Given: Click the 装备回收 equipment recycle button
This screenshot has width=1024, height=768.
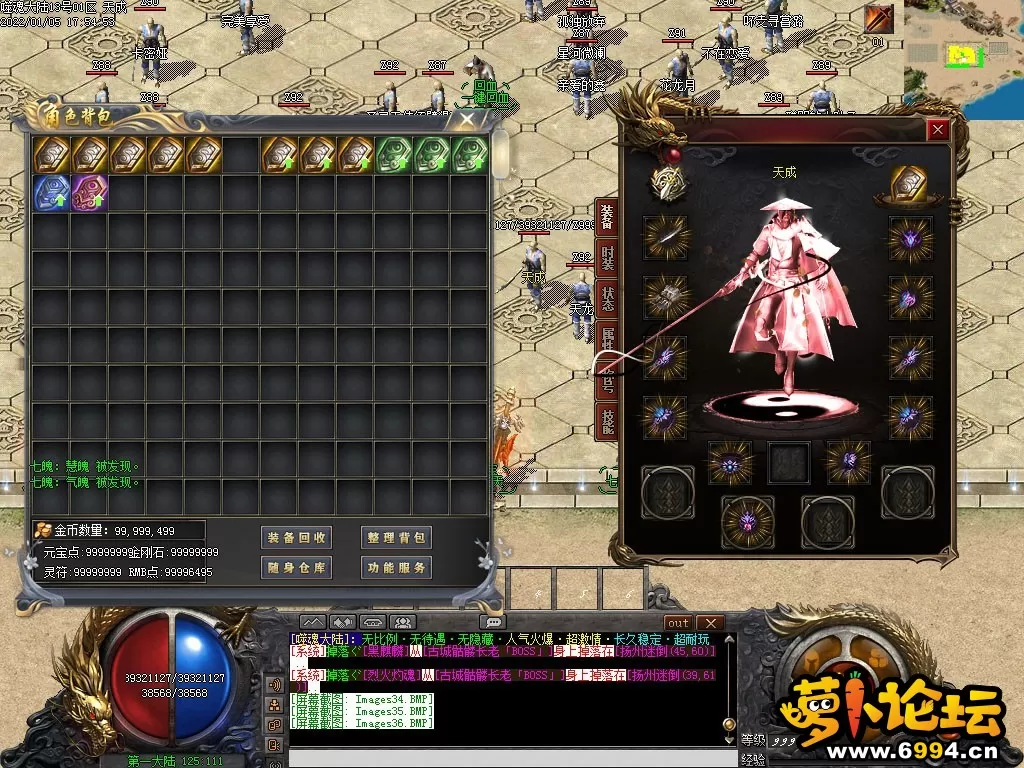Looking at the screenshot, I should click(297, 537).
